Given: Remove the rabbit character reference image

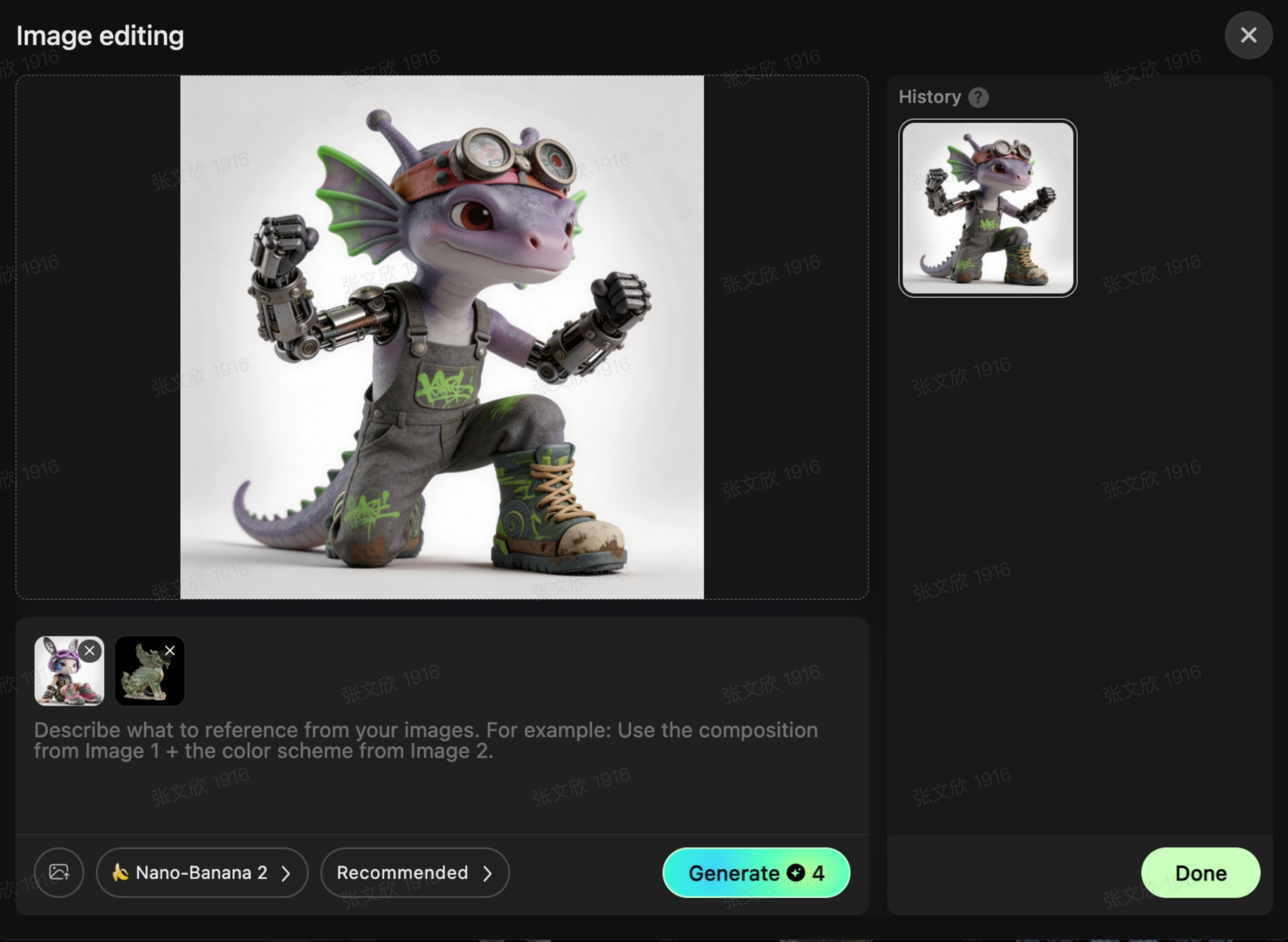Looking at the screenshot, I should pyautogui.click(x=90, y=650).
